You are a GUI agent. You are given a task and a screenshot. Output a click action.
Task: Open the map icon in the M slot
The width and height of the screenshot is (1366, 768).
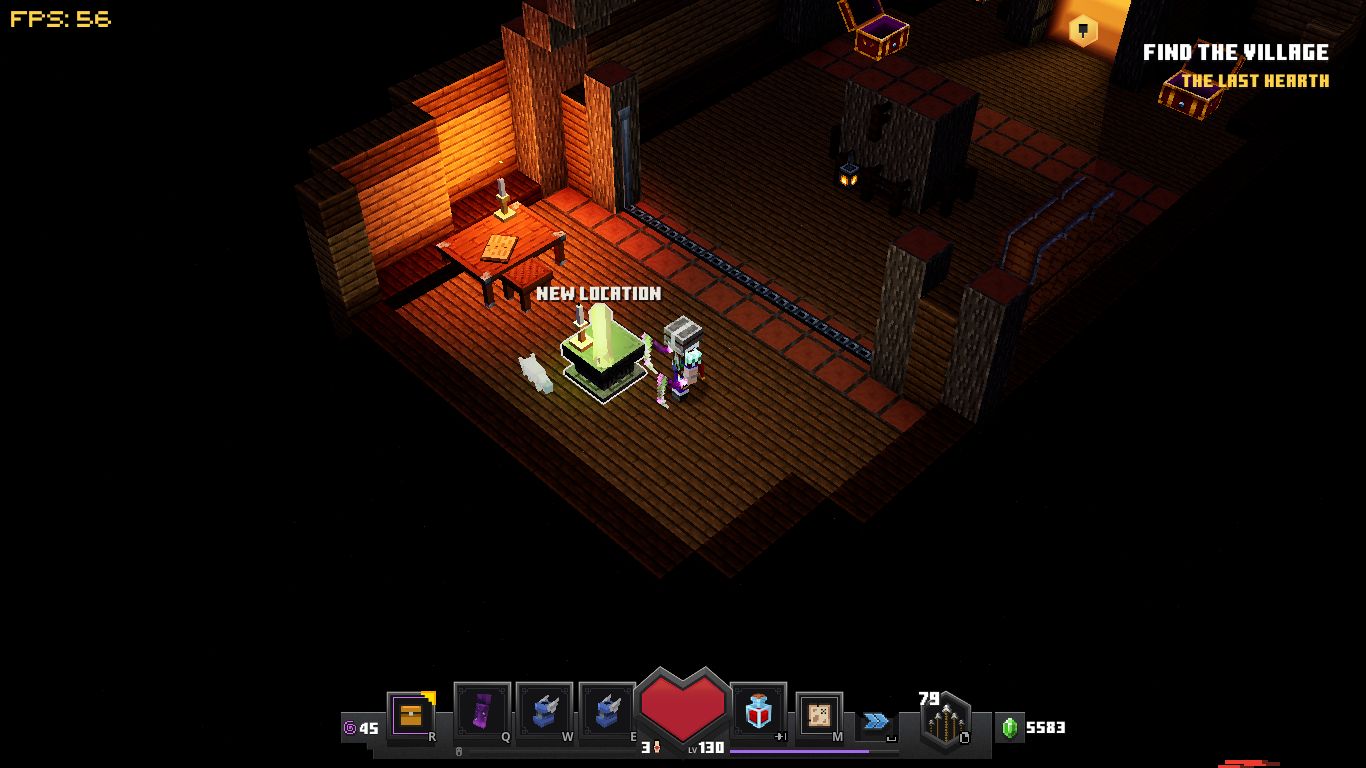pos(818,714)
